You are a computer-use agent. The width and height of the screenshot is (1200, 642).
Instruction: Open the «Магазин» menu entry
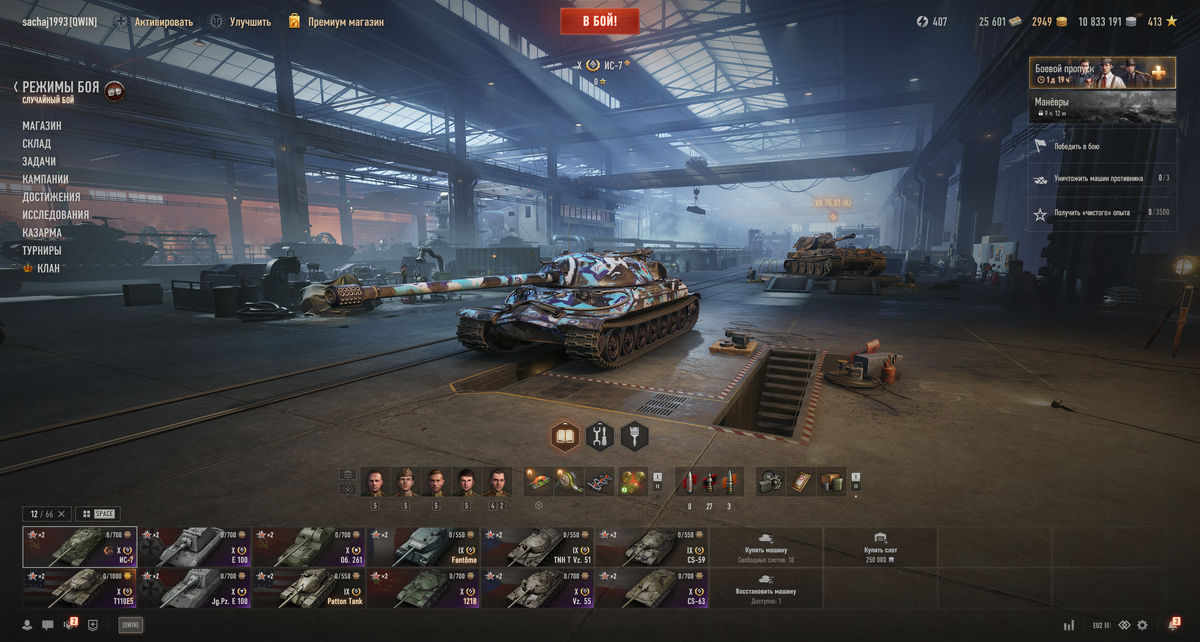(x=42, y=126)
